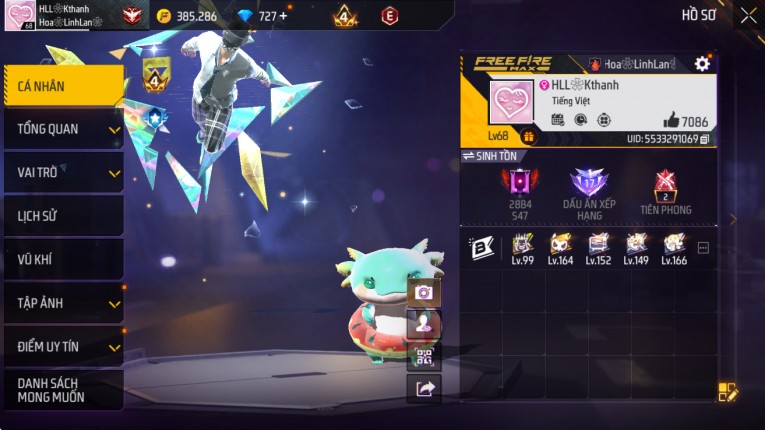The width and height of the screenshot is (765, 430).
Task: Add diamonds with the plus button
Action: coord(283,16)
